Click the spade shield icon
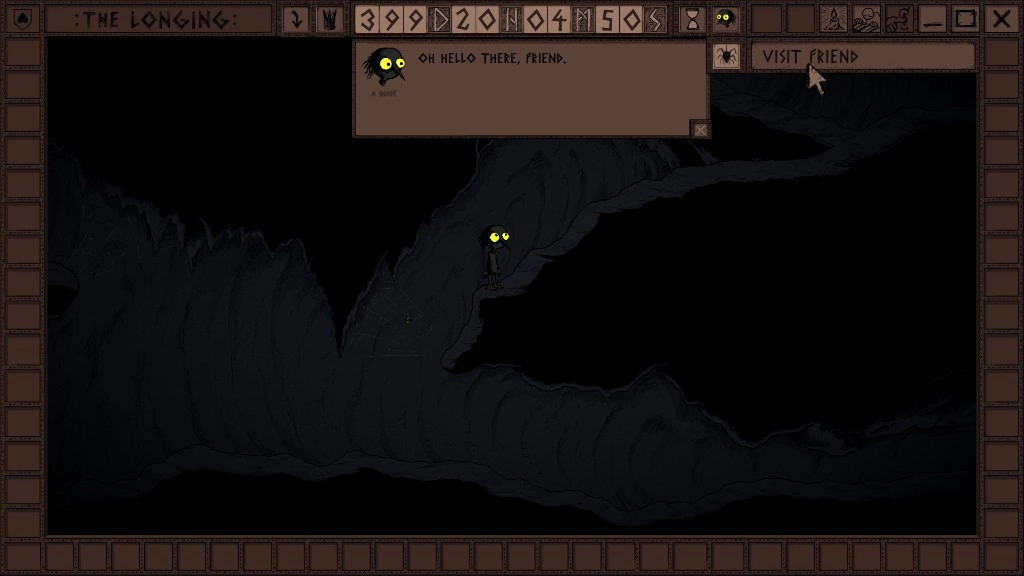This screenshot has width=1024, height=576. pos(23,19)
